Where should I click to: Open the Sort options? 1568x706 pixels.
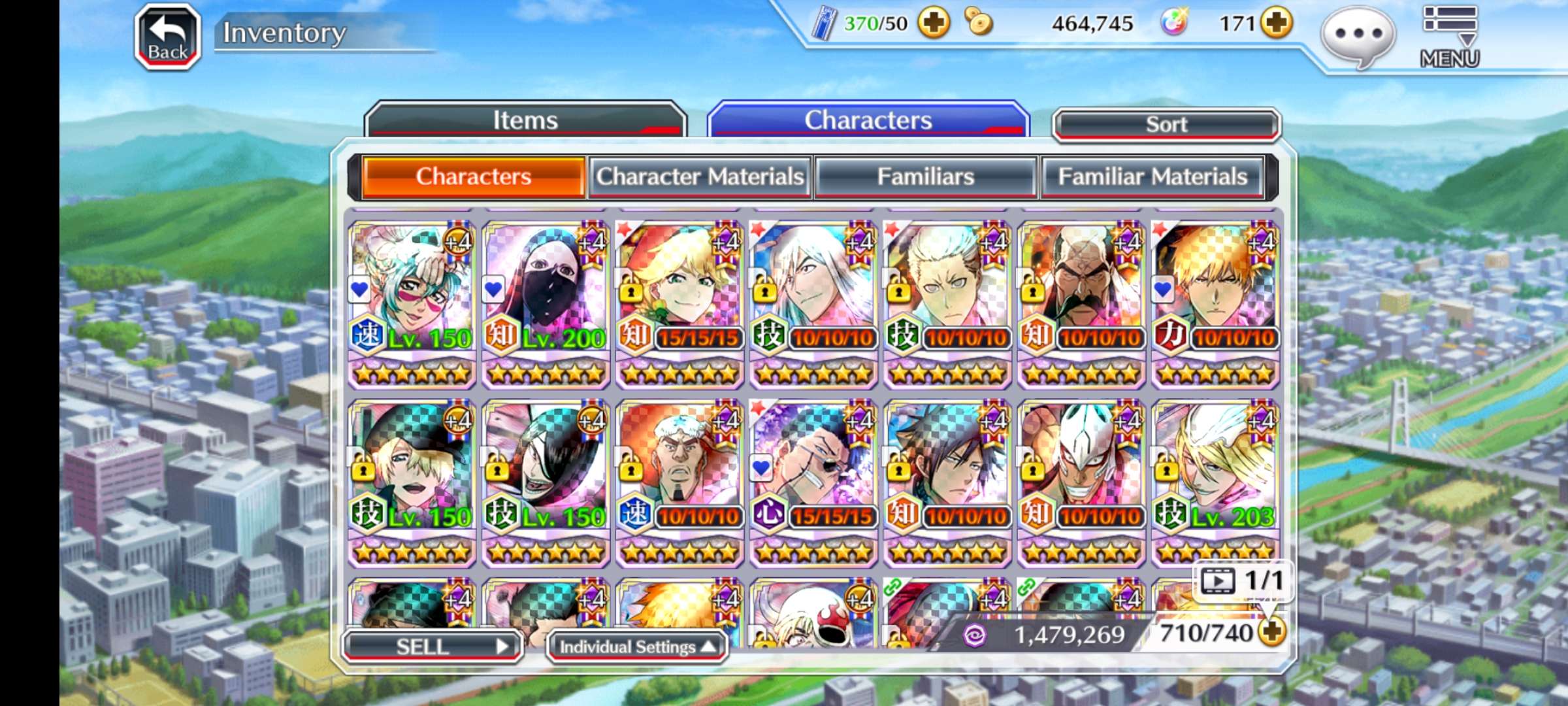coord(1166,124)
